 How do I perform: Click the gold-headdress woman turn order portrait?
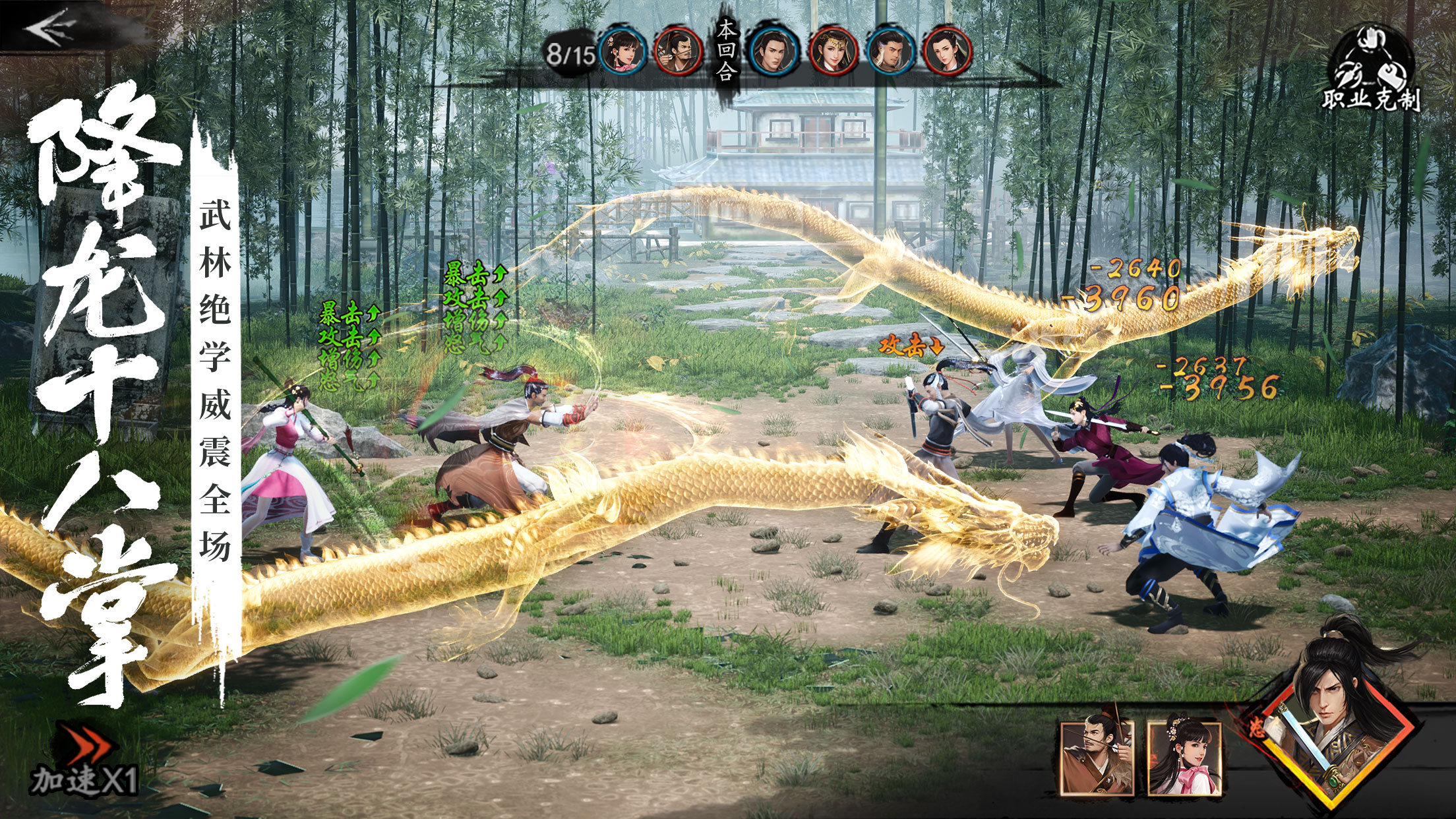pyautogui.click(x=833, y=51)
